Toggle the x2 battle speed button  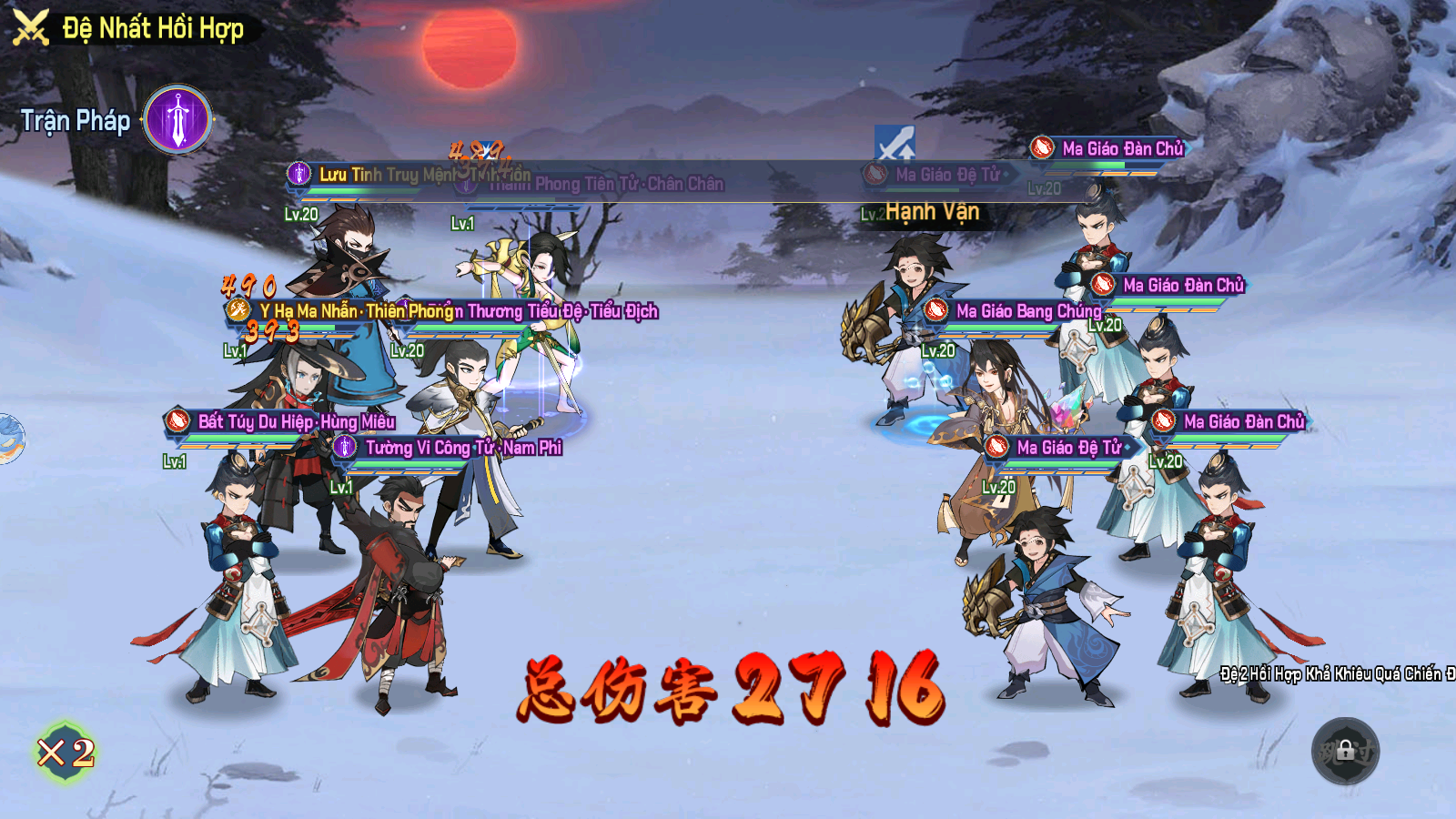click(x=66, y=753)
